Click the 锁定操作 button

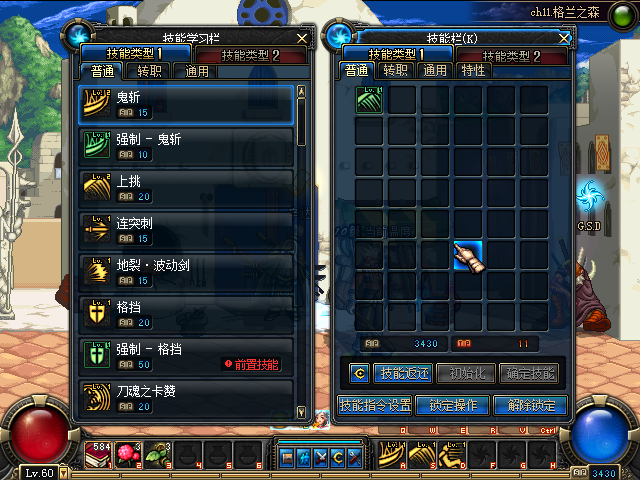point(453,405)
